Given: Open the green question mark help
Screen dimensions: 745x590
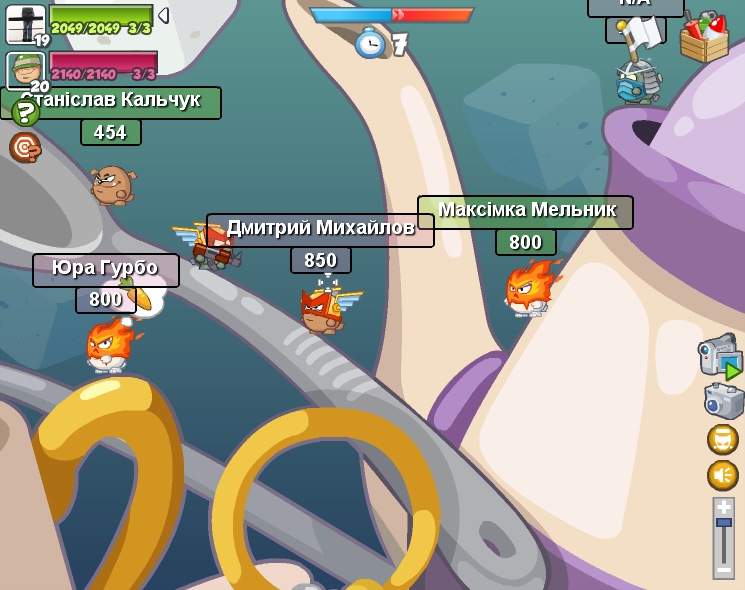Looking at the screenshot, I should click(24, 112).
